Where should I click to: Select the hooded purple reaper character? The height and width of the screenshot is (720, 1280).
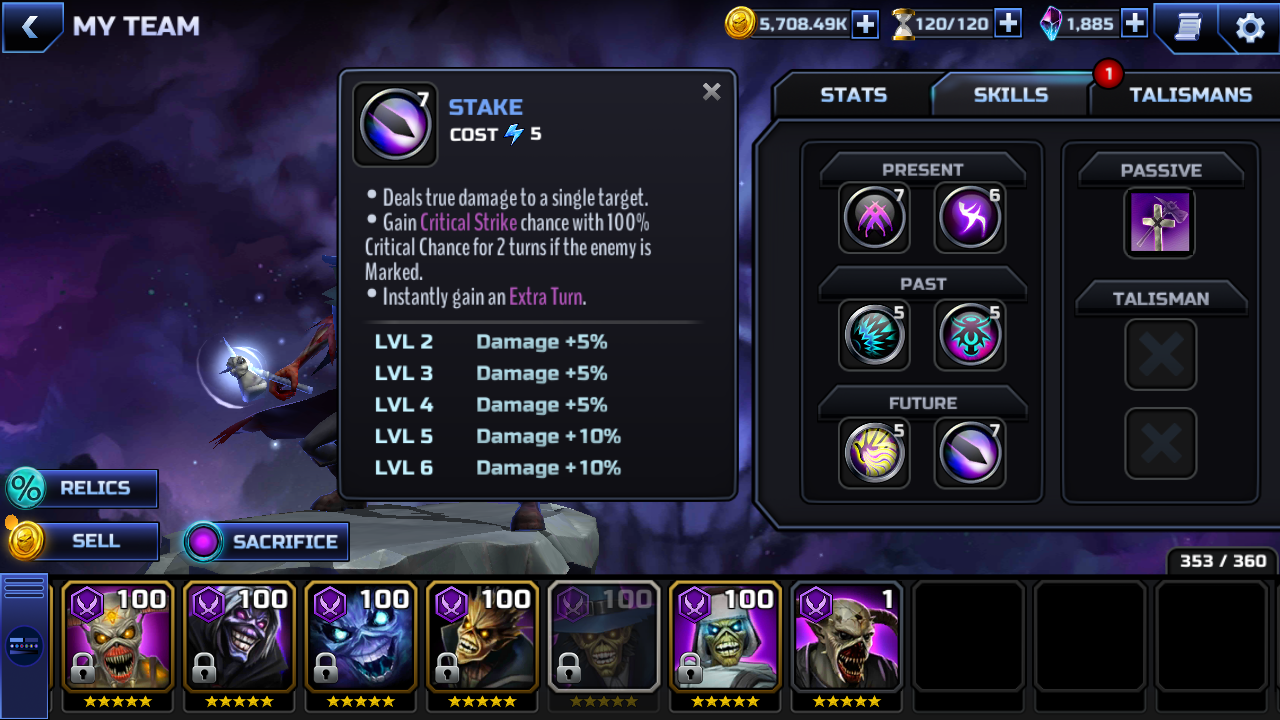[x=239, y=636]
